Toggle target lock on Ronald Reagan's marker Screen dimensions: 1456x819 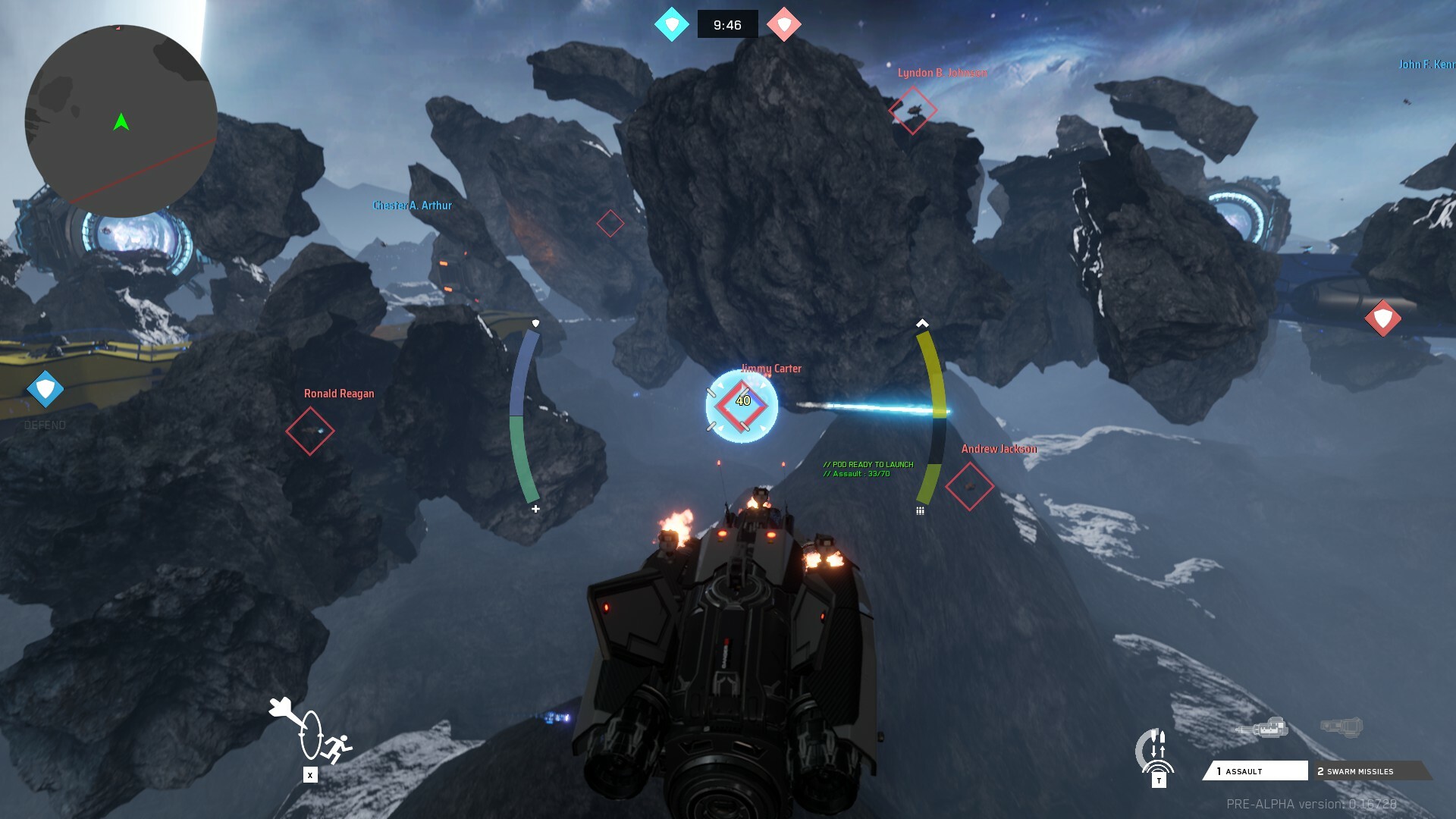311,430
